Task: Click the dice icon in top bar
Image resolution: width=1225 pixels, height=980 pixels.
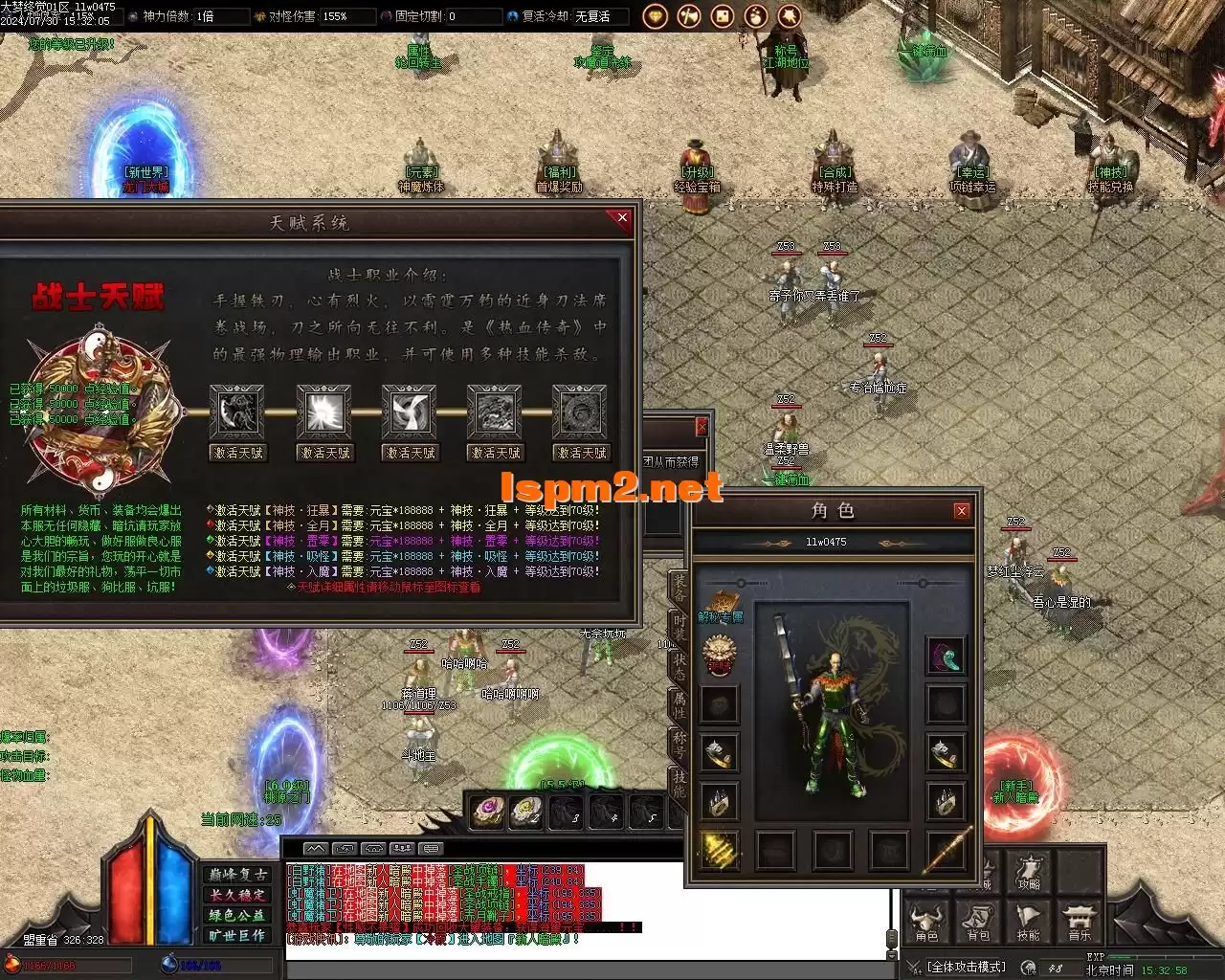Action: [x=723, y=16]
